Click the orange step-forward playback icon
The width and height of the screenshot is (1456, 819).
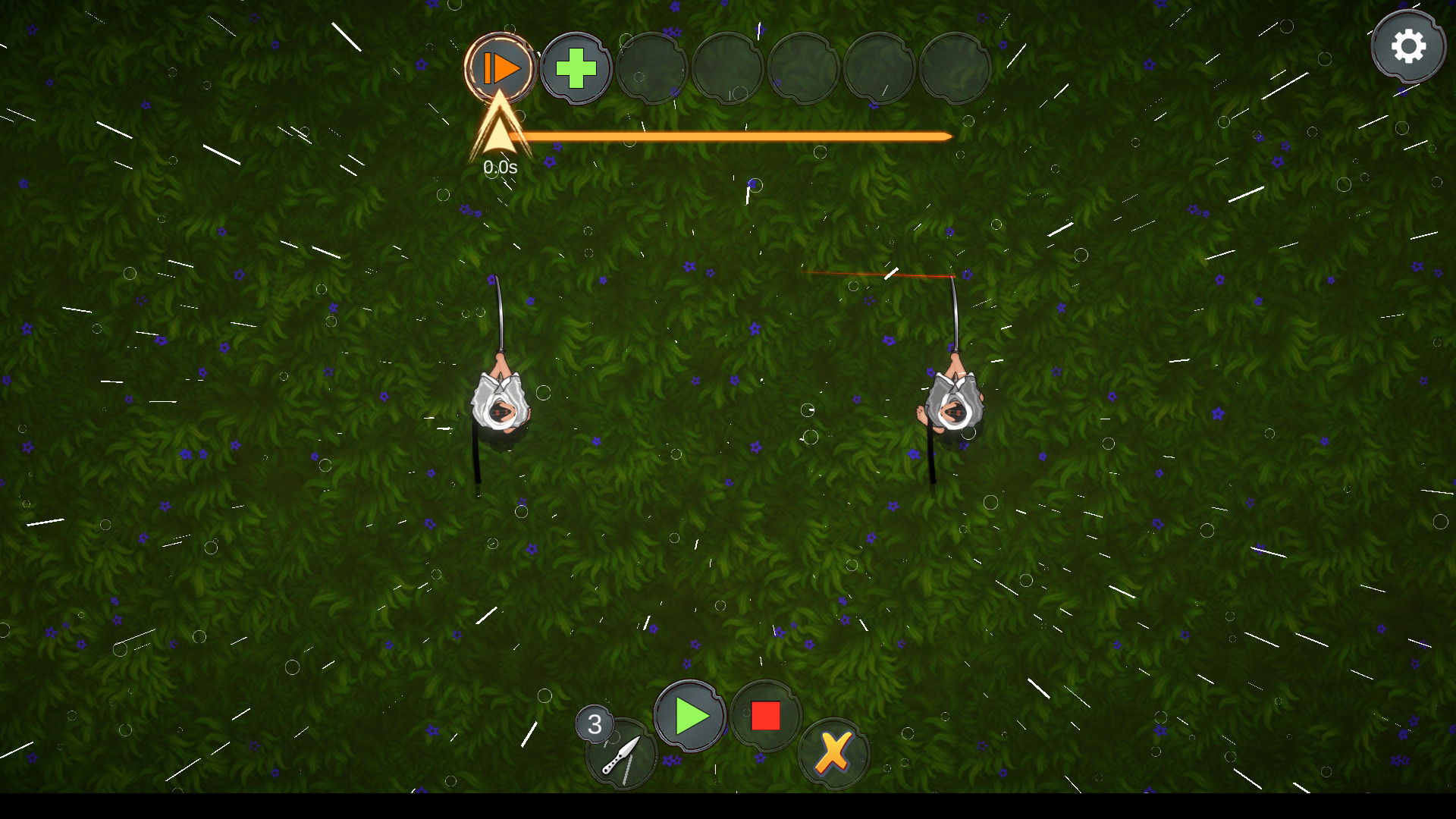coord(501,67)
